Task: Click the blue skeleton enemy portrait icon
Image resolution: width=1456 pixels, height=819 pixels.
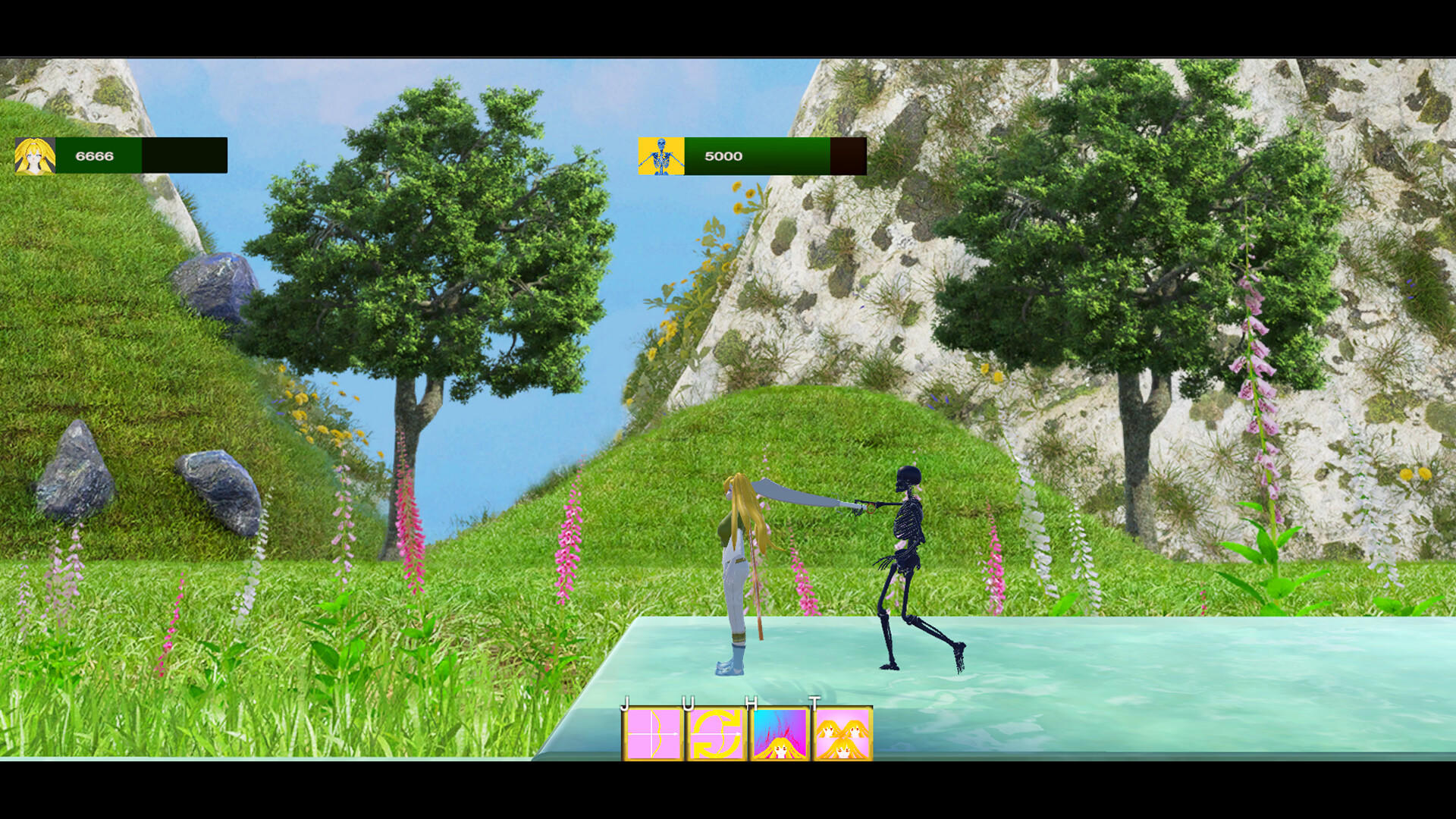Action: click(x=661, y=155)
